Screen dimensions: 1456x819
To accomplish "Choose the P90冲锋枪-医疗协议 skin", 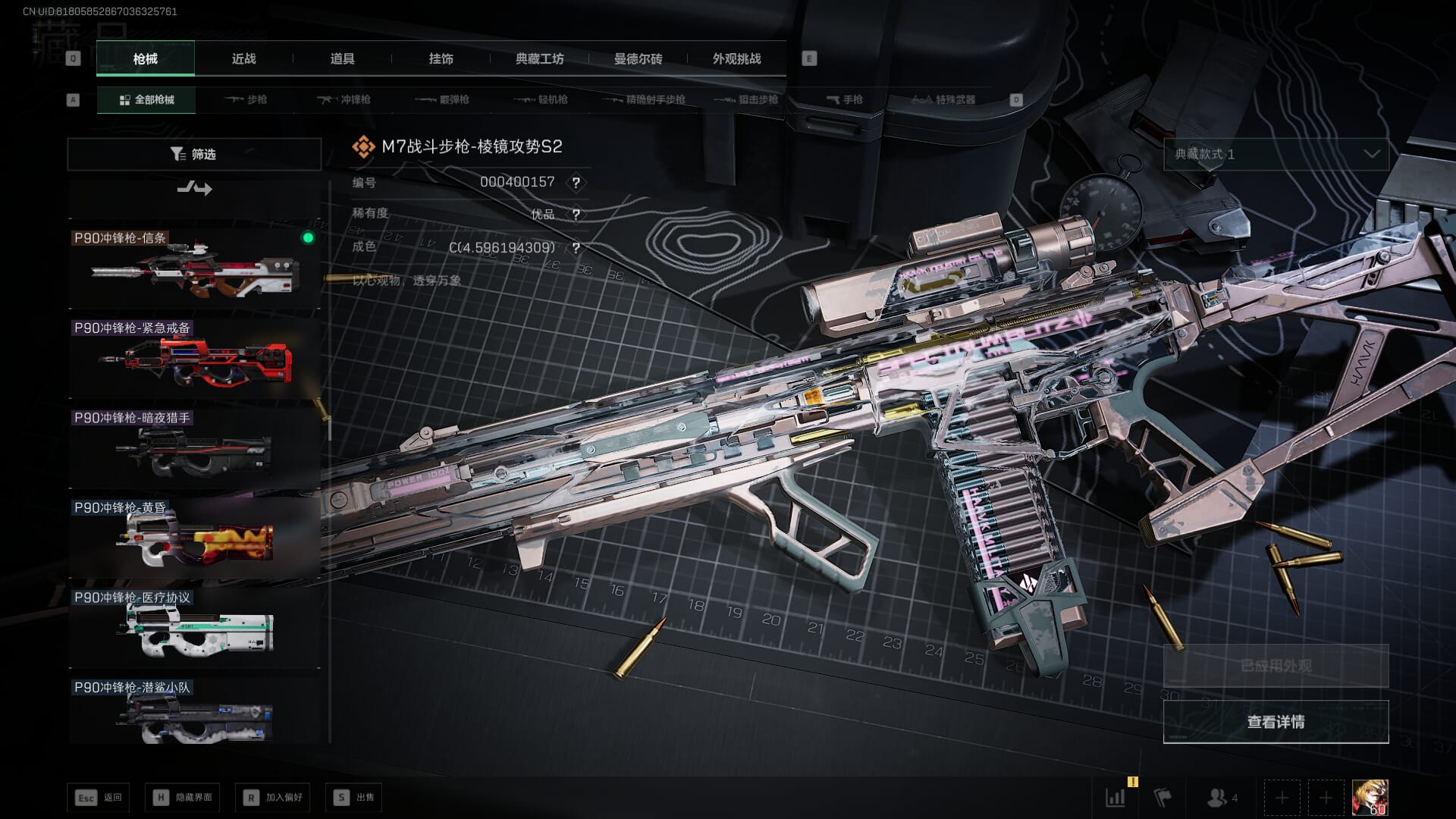I will pos(194,627).
